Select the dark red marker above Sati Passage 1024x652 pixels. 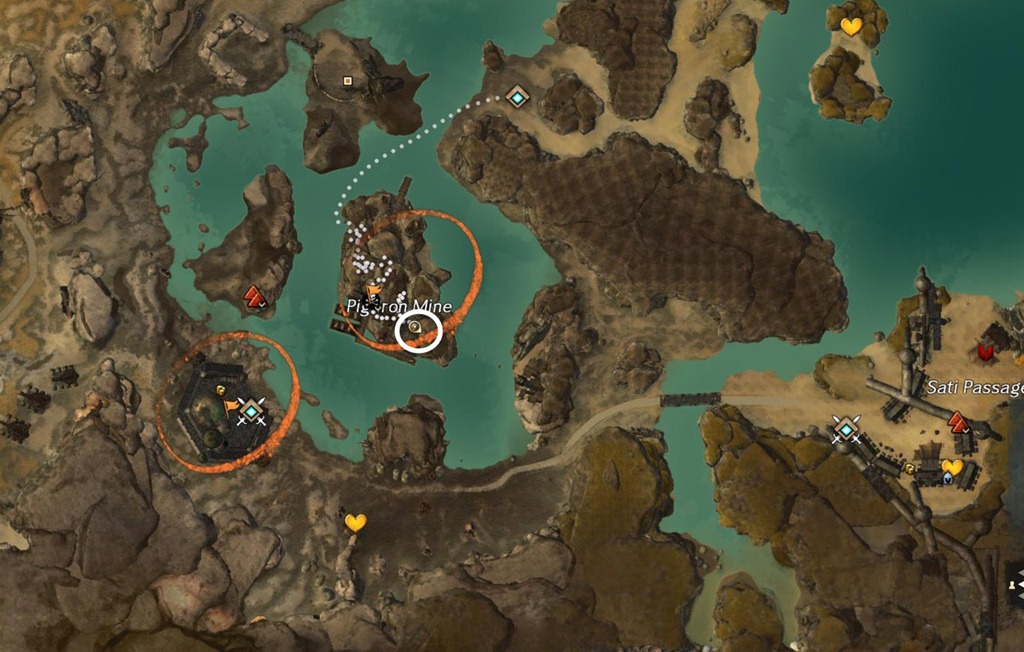(986, 351)
